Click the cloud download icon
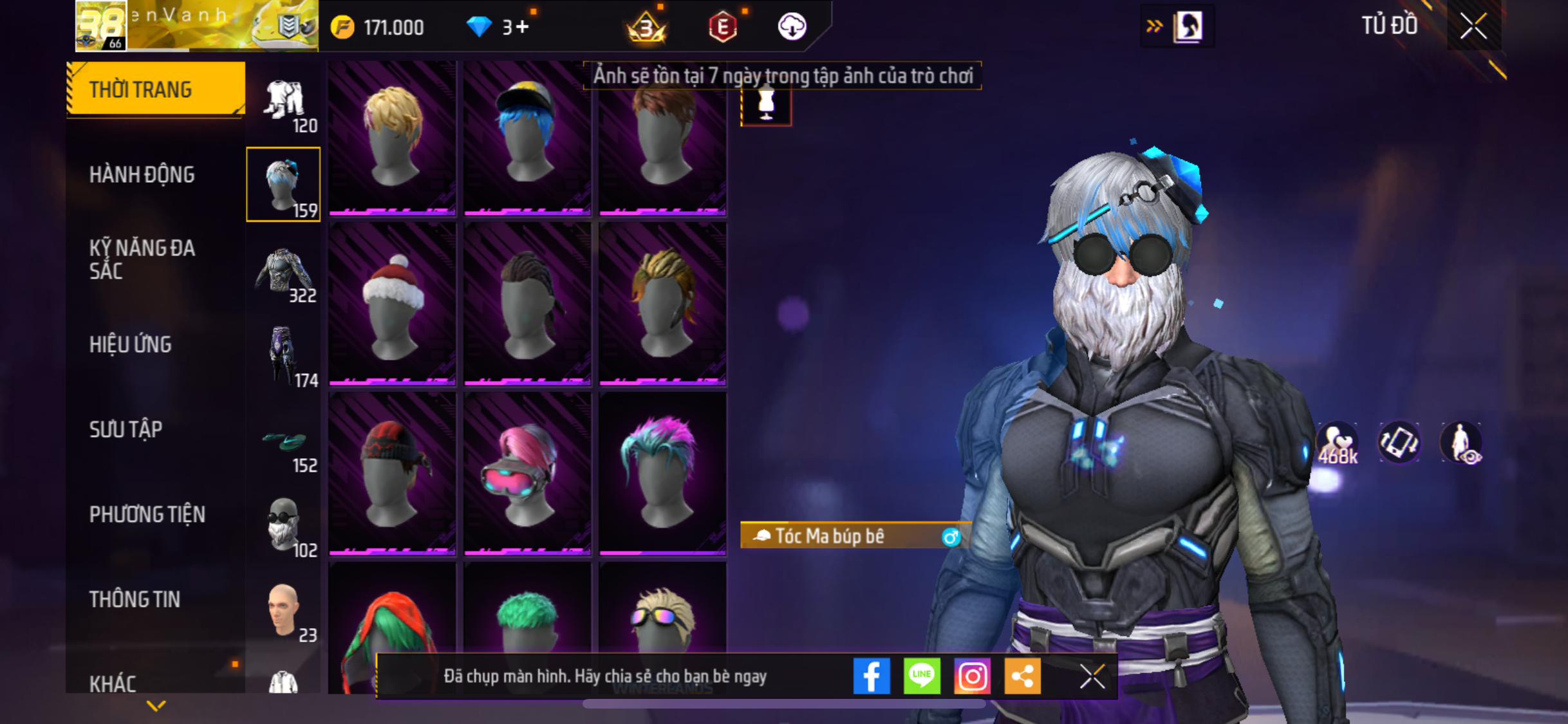Image resolution: width=1568 pixels, height=724 pixels. [792, 27]
